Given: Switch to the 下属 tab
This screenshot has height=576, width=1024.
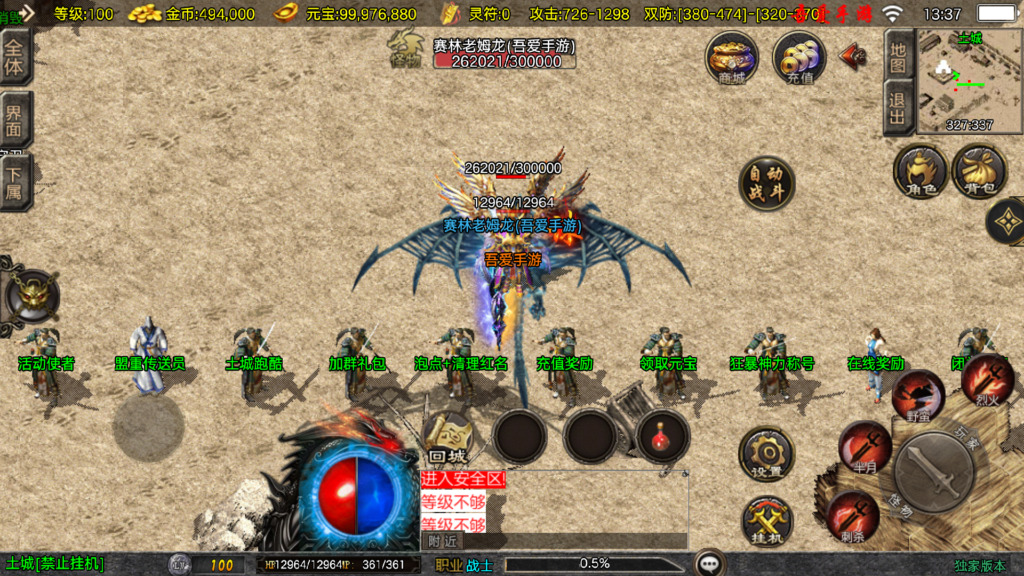Looking at the screenshot, I should pyautogui.click(x=15, y=182).
